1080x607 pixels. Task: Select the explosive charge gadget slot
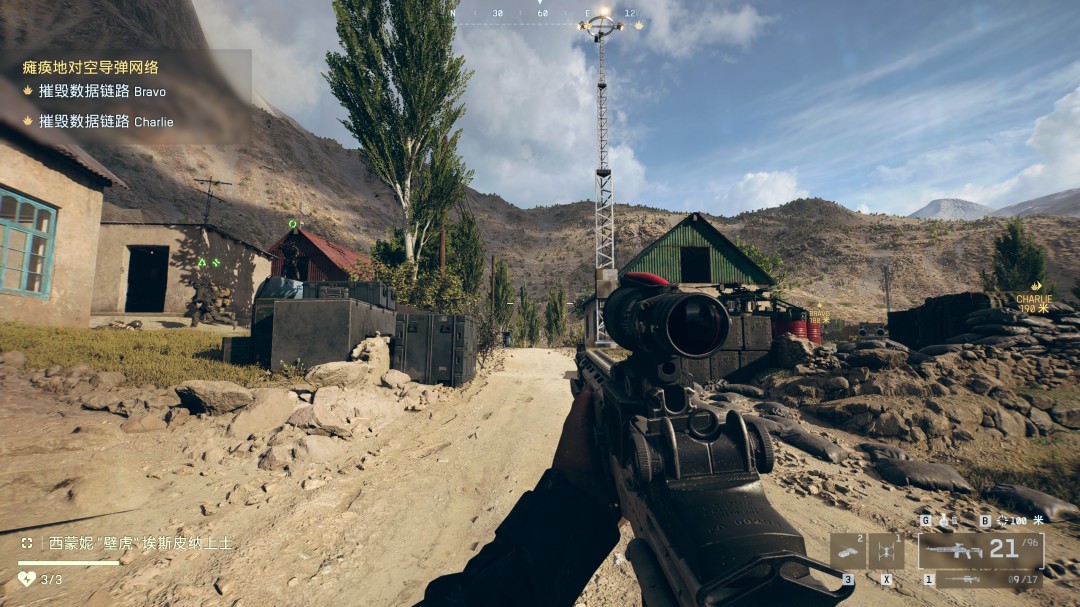tap(847, 551)
